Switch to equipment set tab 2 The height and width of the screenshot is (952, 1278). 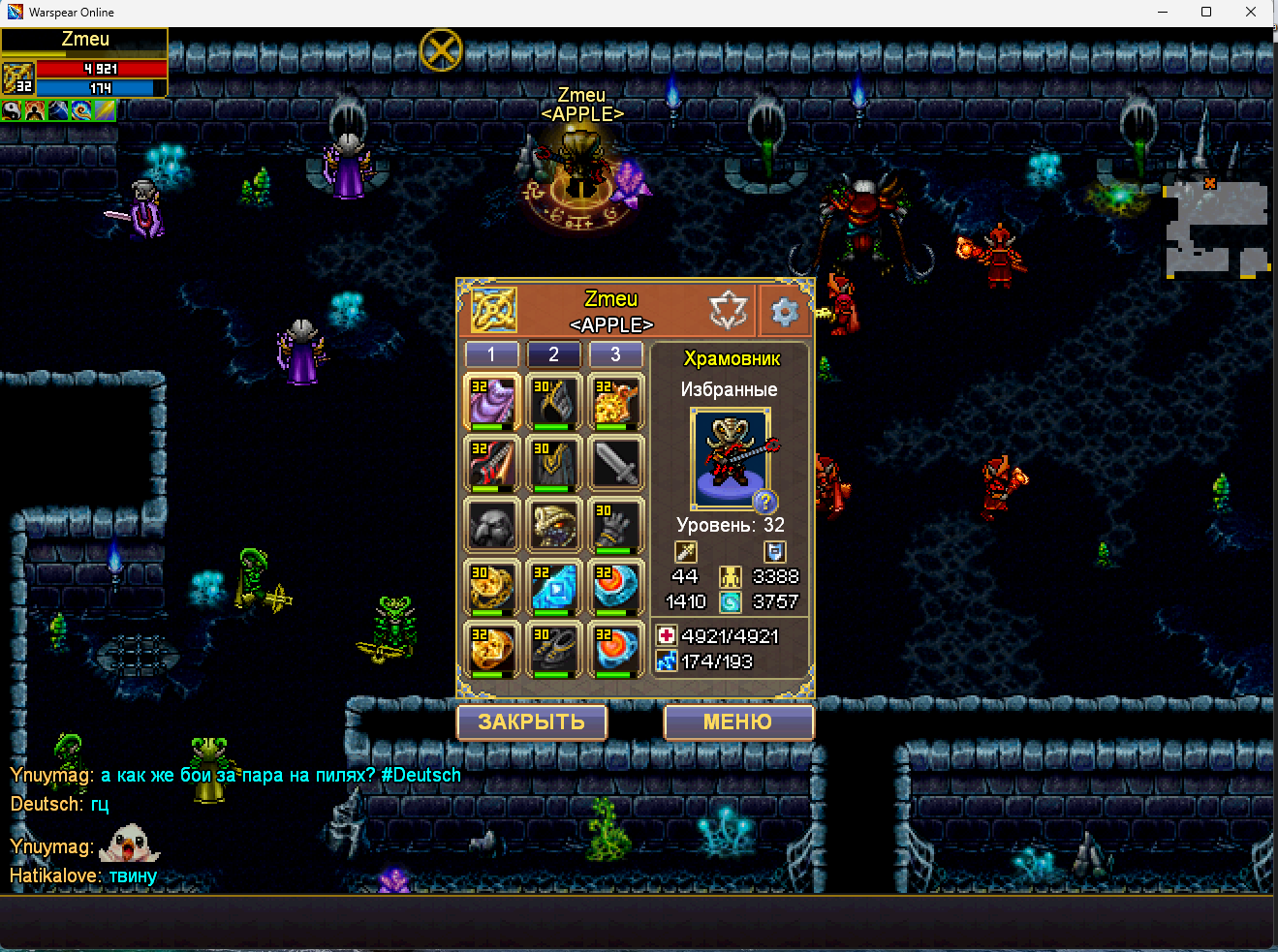coord(553,354)
